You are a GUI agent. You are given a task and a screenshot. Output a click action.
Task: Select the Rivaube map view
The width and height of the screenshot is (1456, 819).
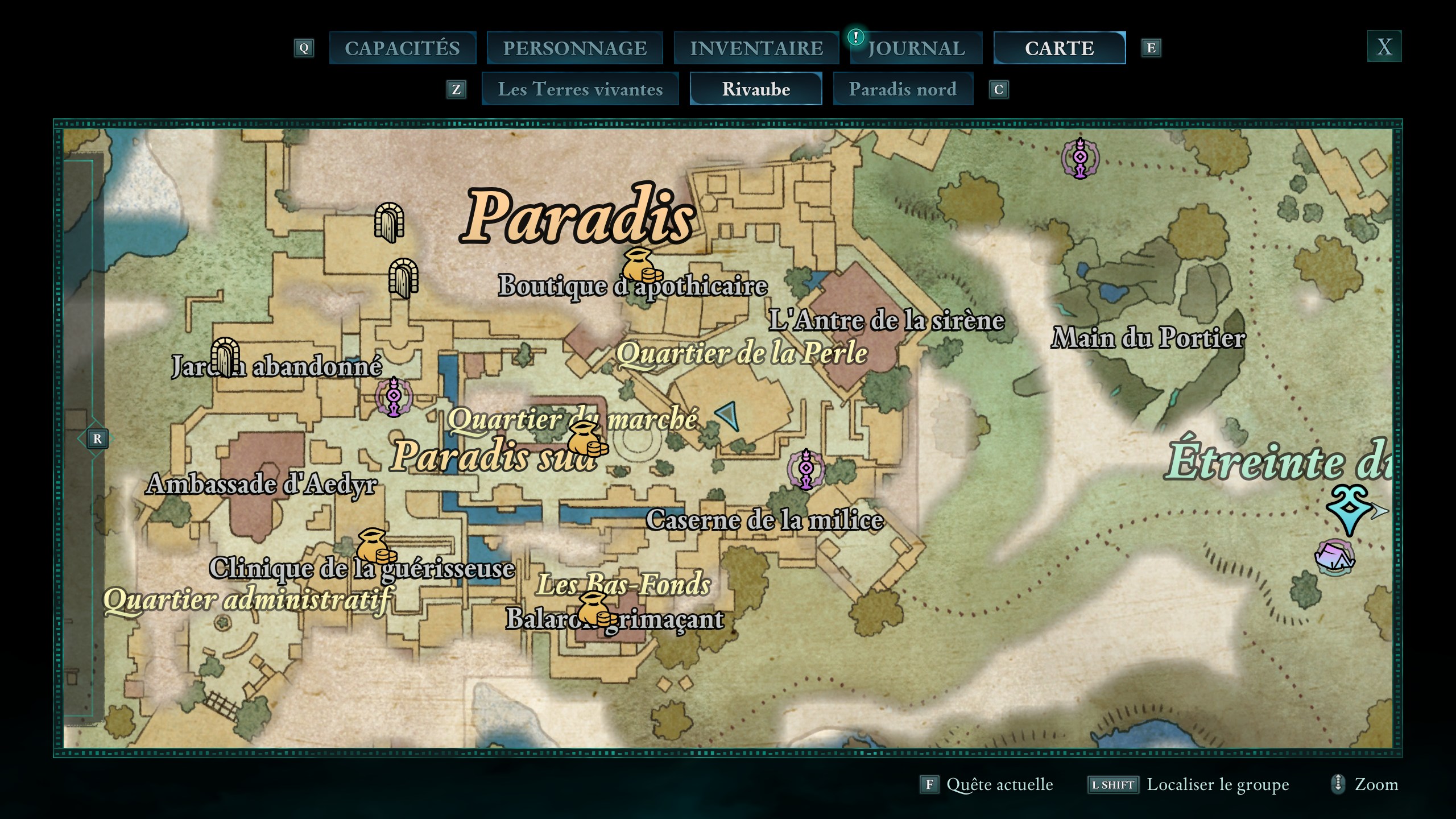tap(756, 89)
